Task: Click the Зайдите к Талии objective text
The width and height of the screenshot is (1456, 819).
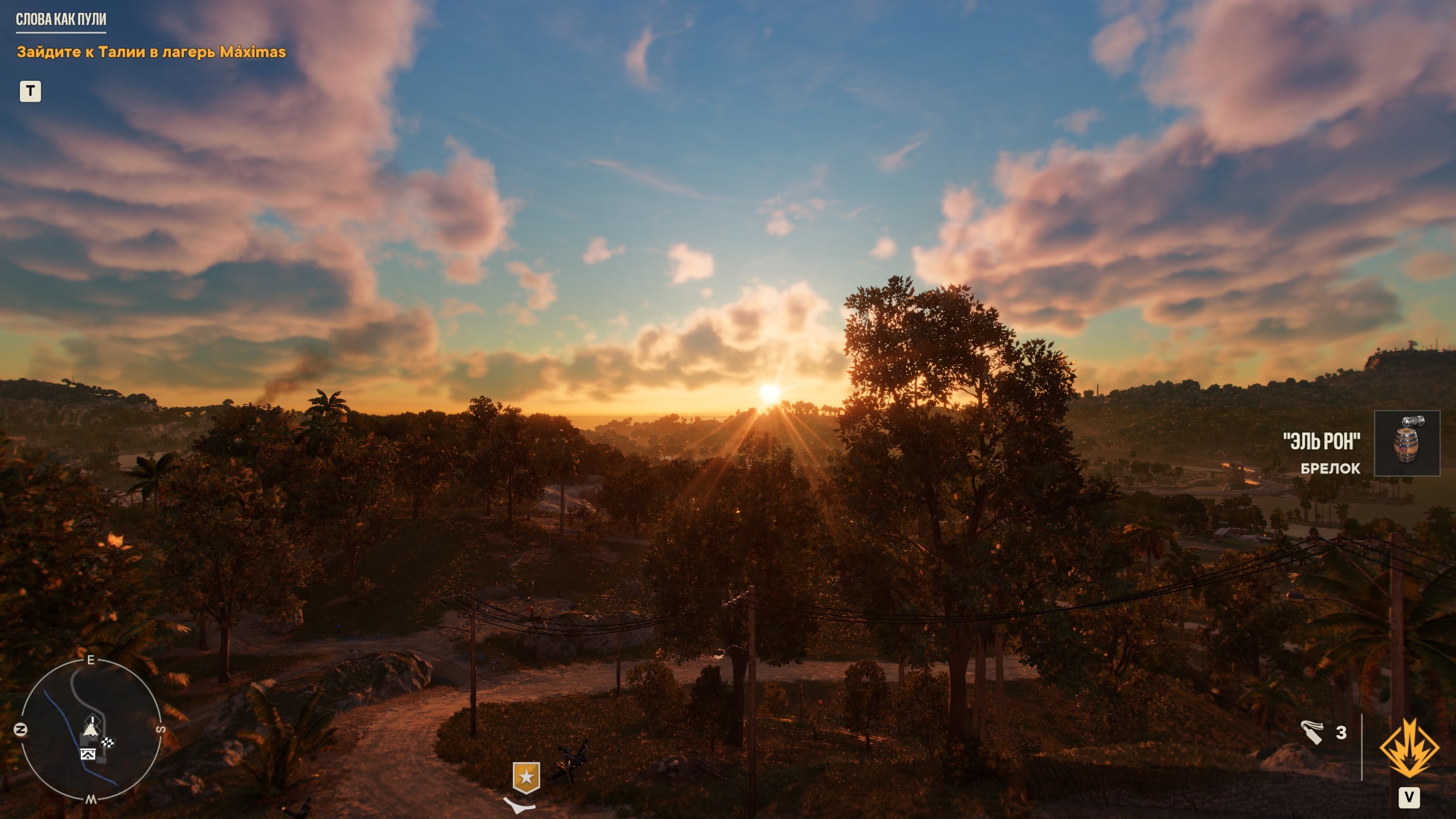Action: pos(151,52)
